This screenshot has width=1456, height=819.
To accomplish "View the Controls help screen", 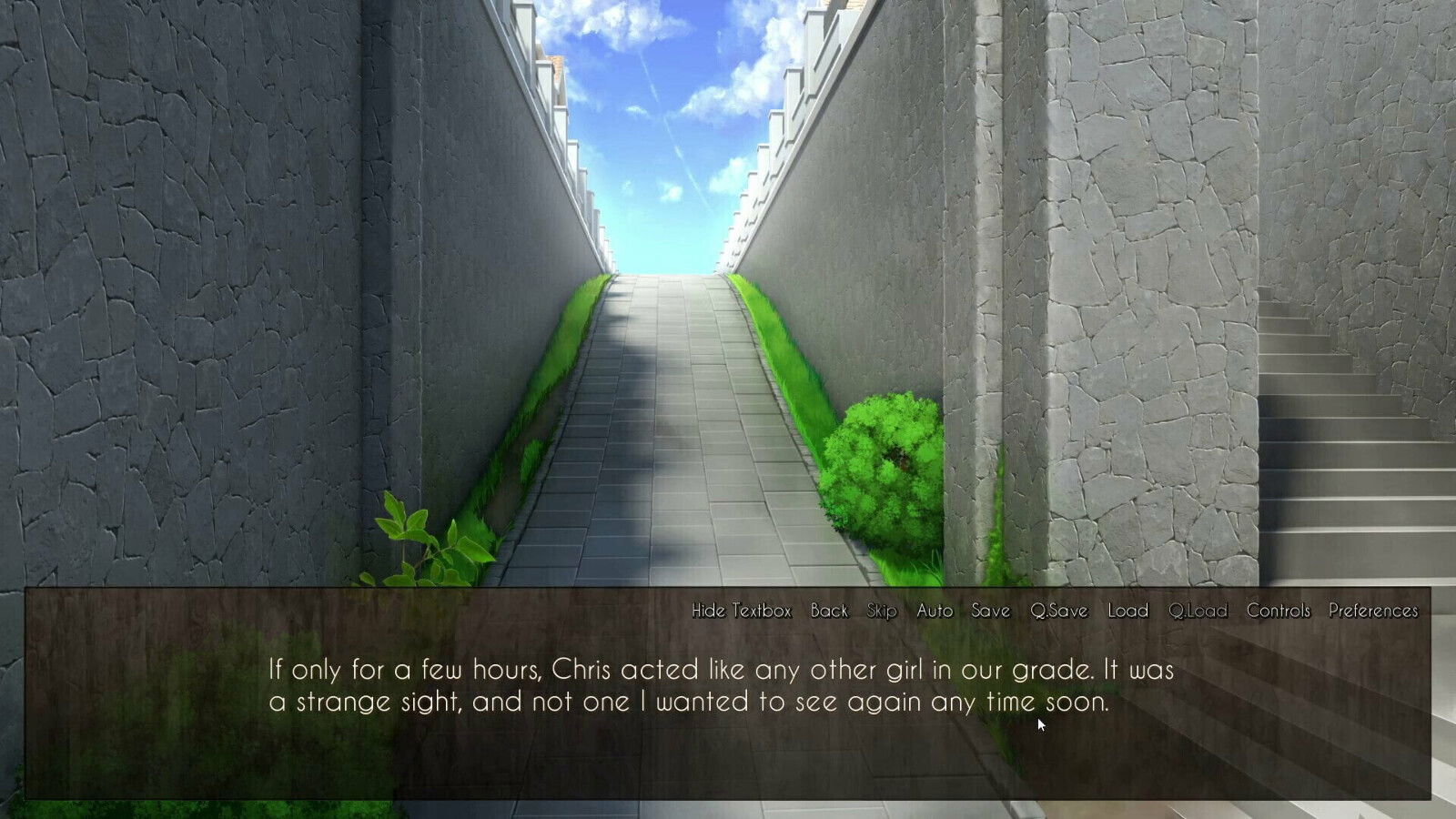I will [x=1279, y=612].
